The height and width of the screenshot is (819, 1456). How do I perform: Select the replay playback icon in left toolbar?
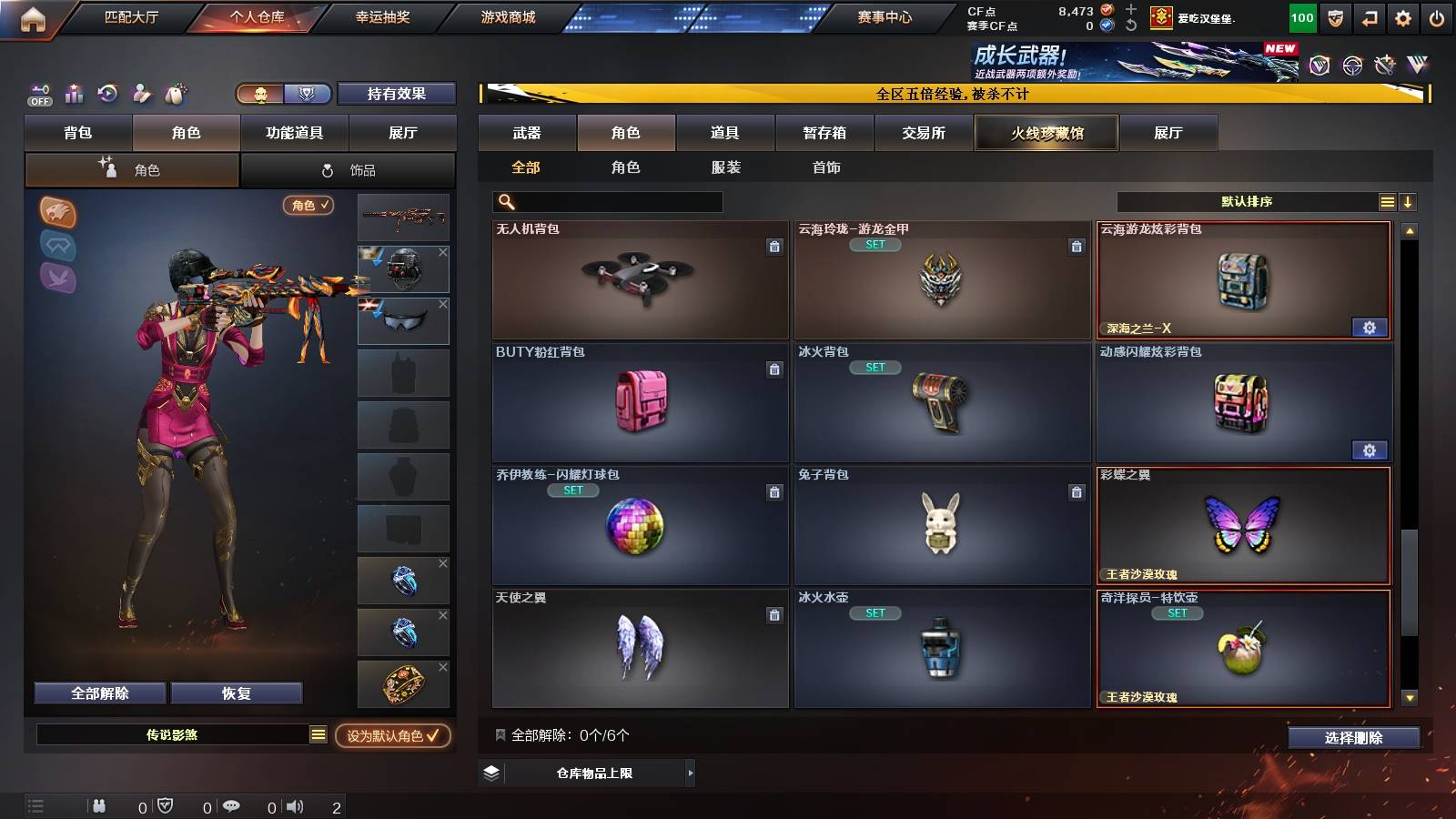(x=107, y=93)
